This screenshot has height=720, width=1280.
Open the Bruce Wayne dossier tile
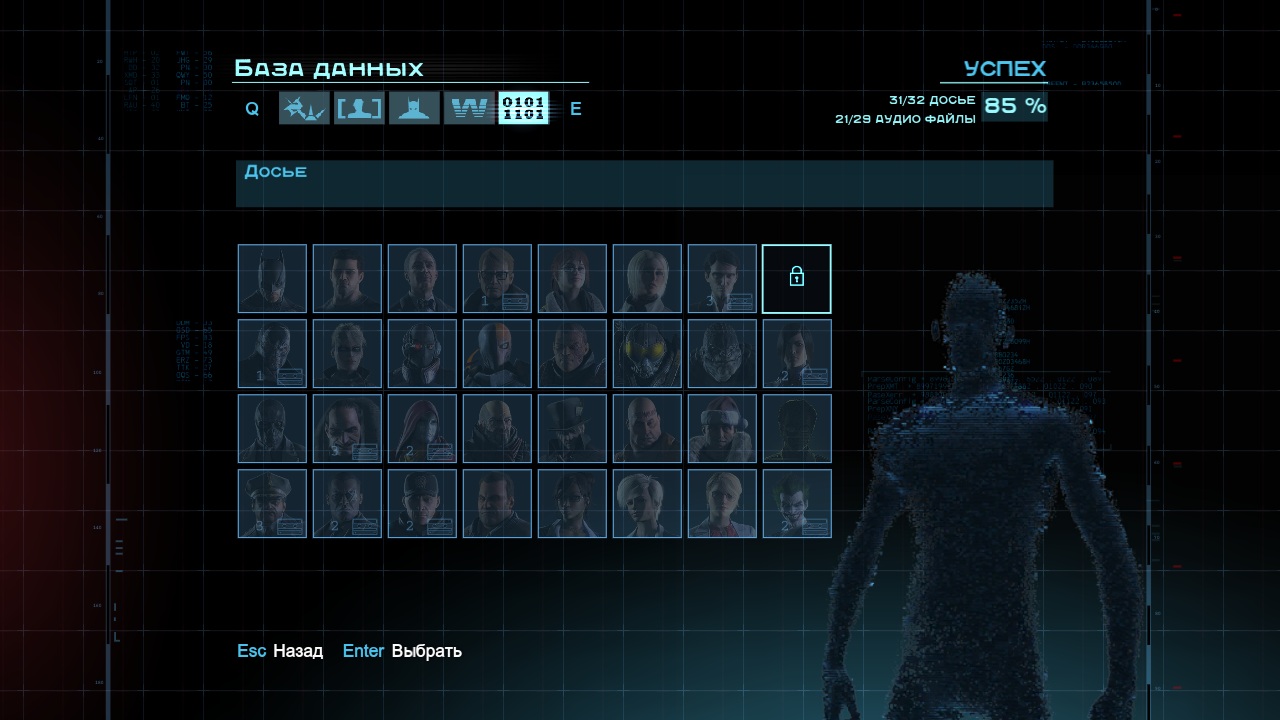(347, 279)
